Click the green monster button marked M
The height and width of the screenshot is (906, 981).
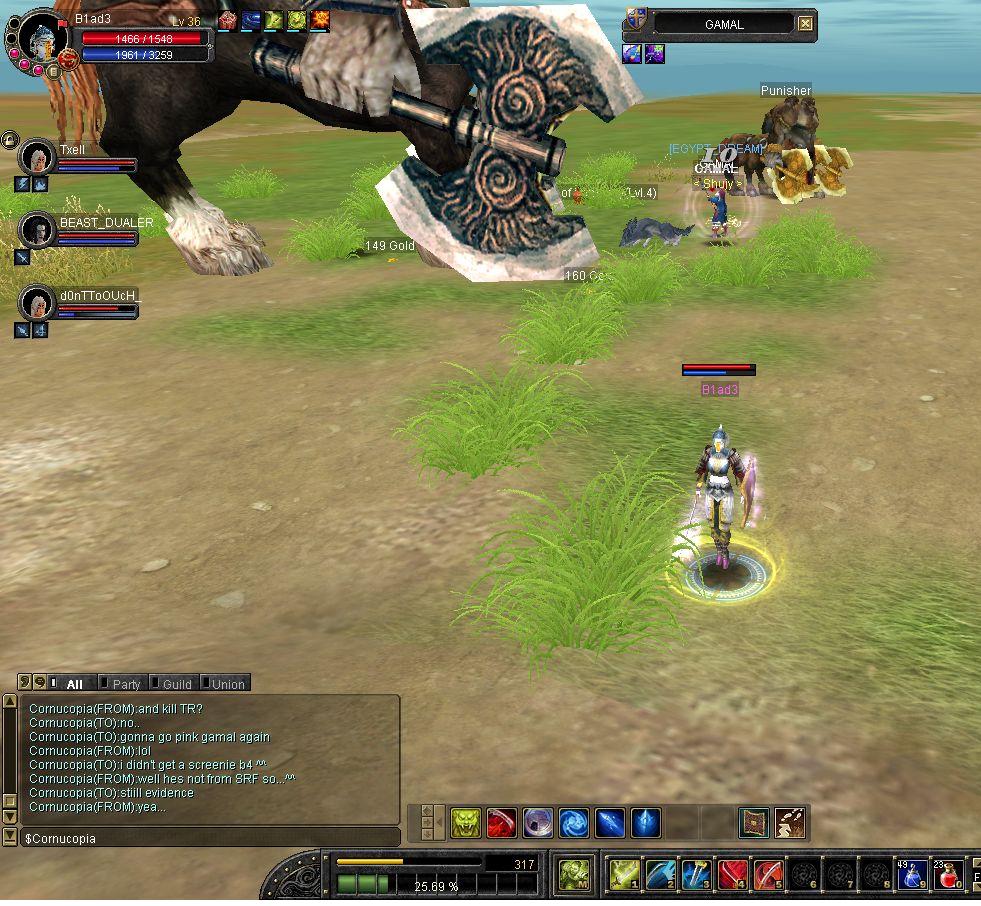click(x=573, y=875)
